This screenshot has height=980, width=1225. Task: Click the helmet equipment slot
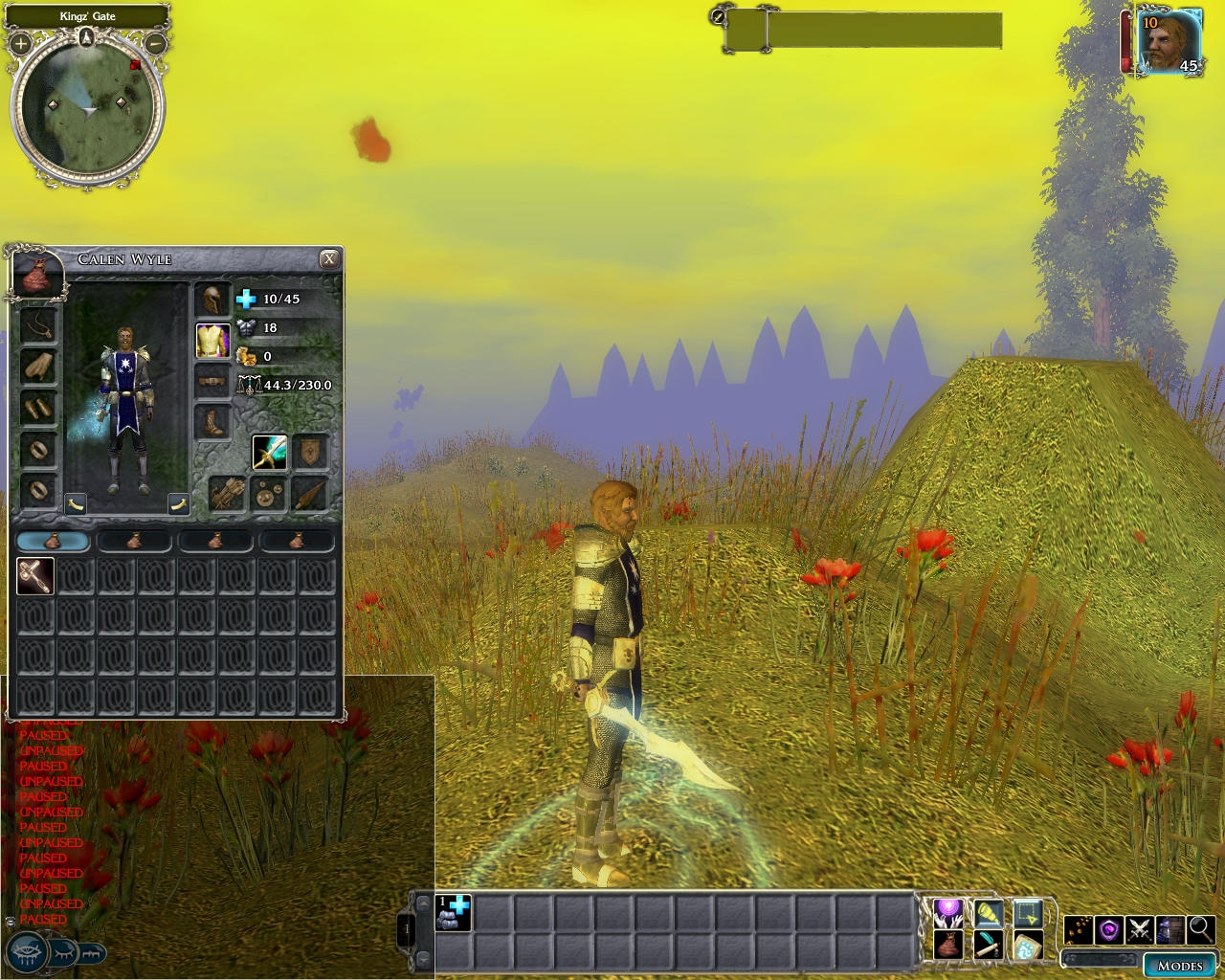coord(212,300)
